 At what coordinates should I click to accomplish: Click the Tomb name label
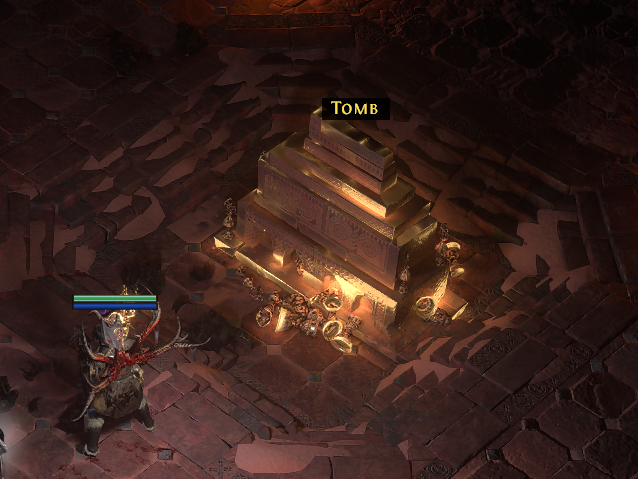354,108
